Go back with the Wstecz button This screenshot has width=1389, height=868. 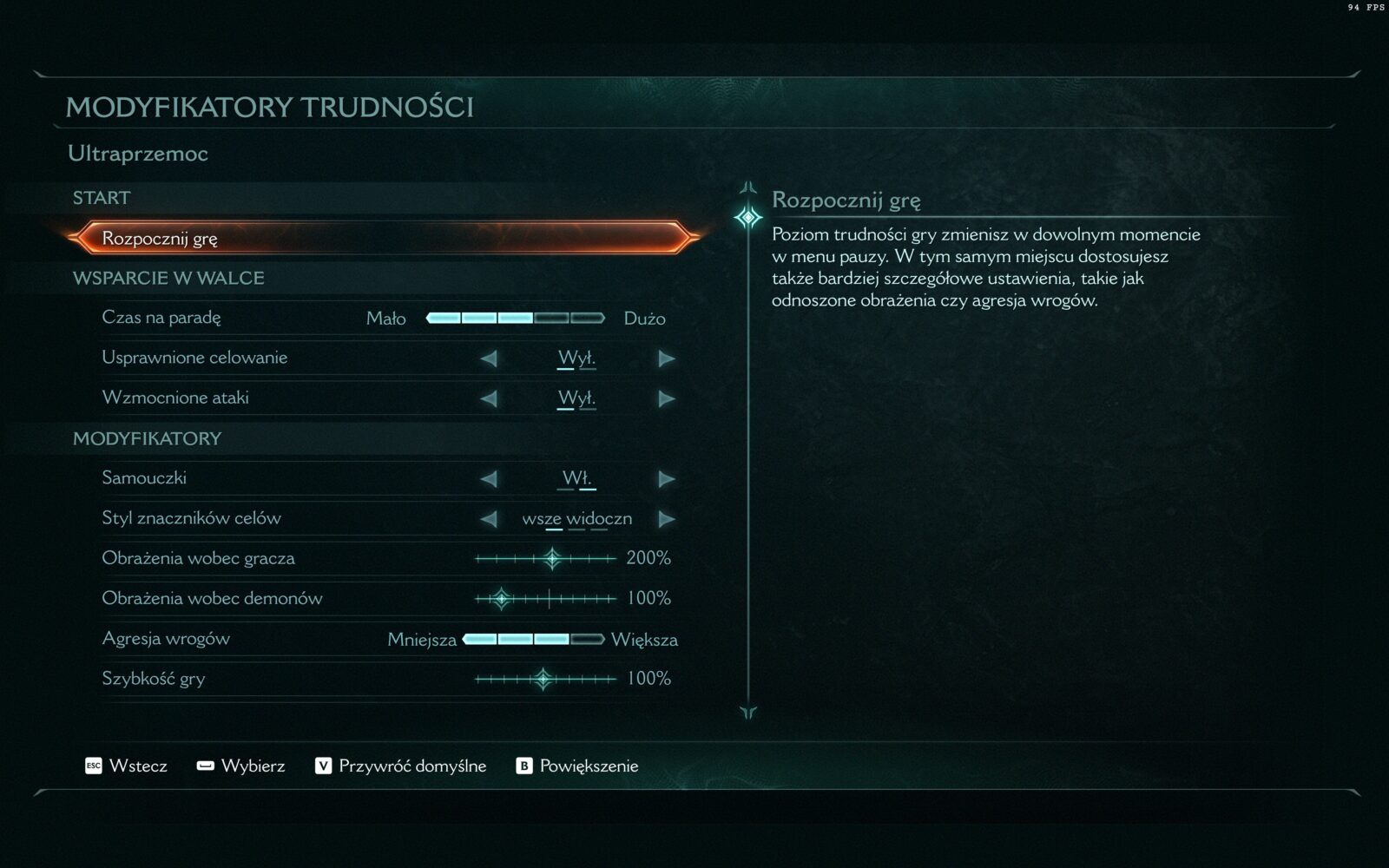(126, 766)
